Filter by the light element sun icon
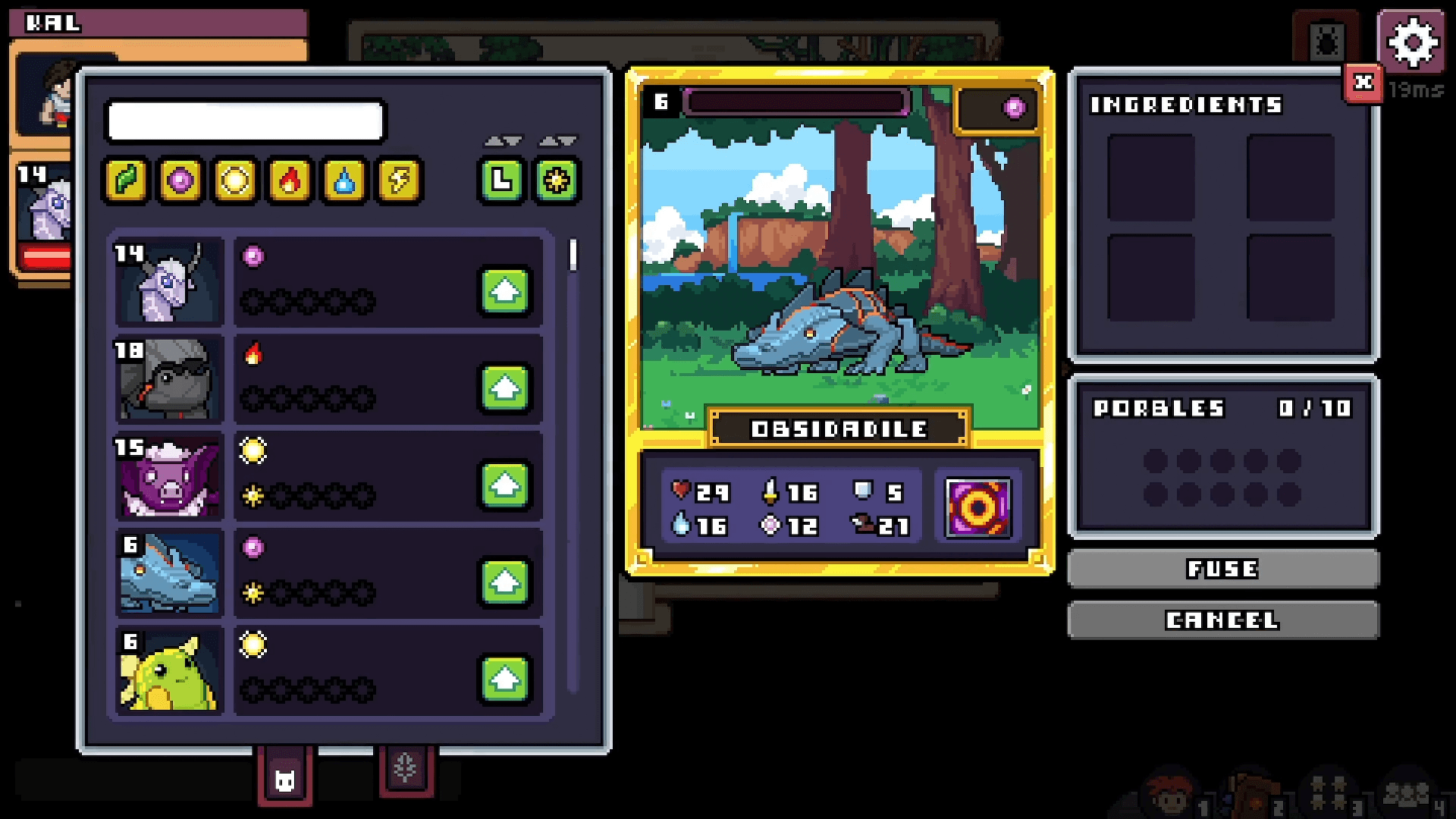 pos(234,180)
